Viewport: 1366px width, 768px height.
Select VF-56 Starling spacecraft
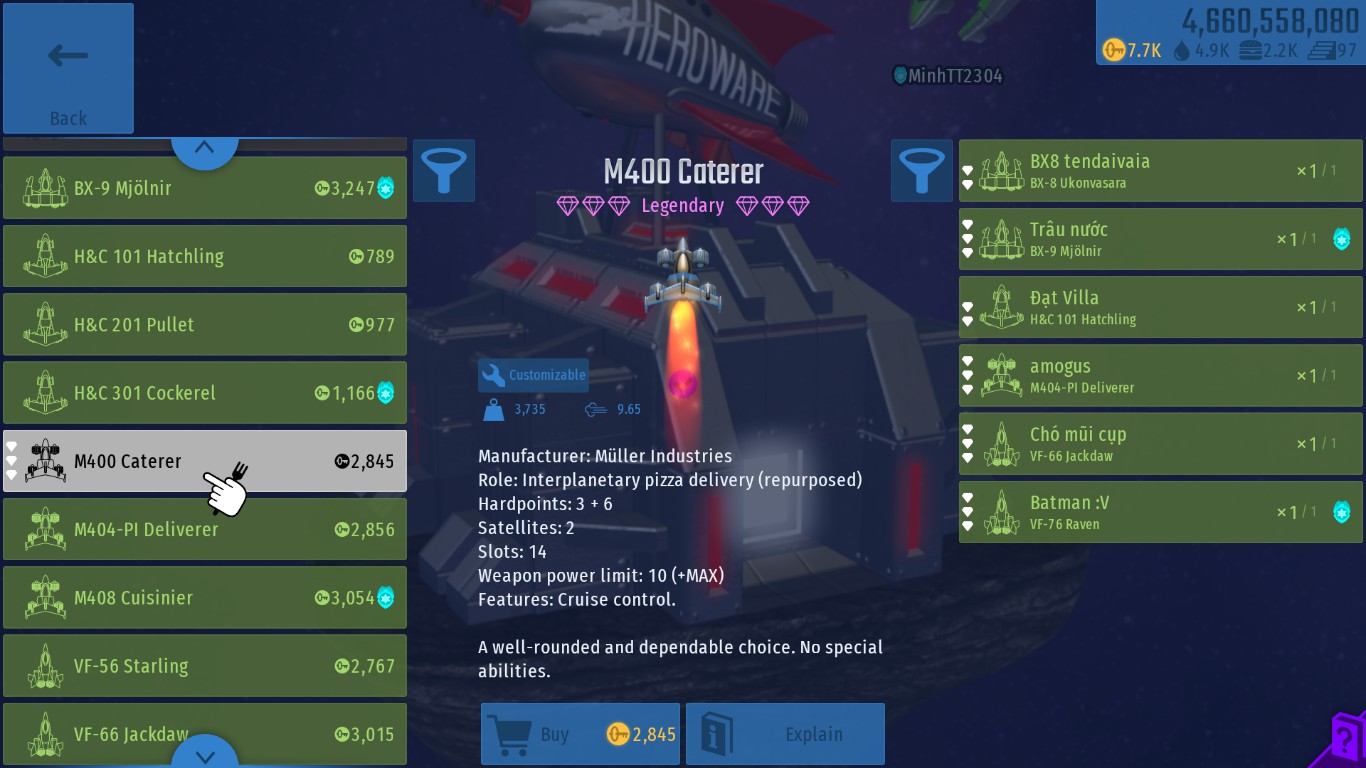pyautogui.click(x=204, y=666)
